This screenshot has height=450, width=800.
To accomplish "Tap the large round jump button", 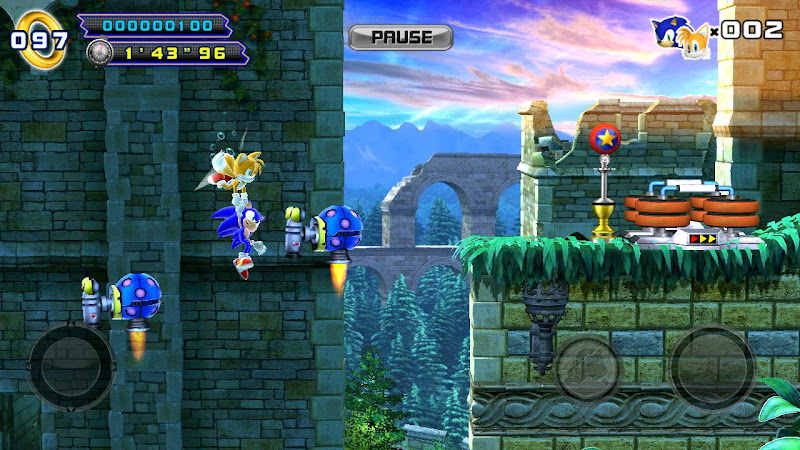I will (x=712, y=367).
